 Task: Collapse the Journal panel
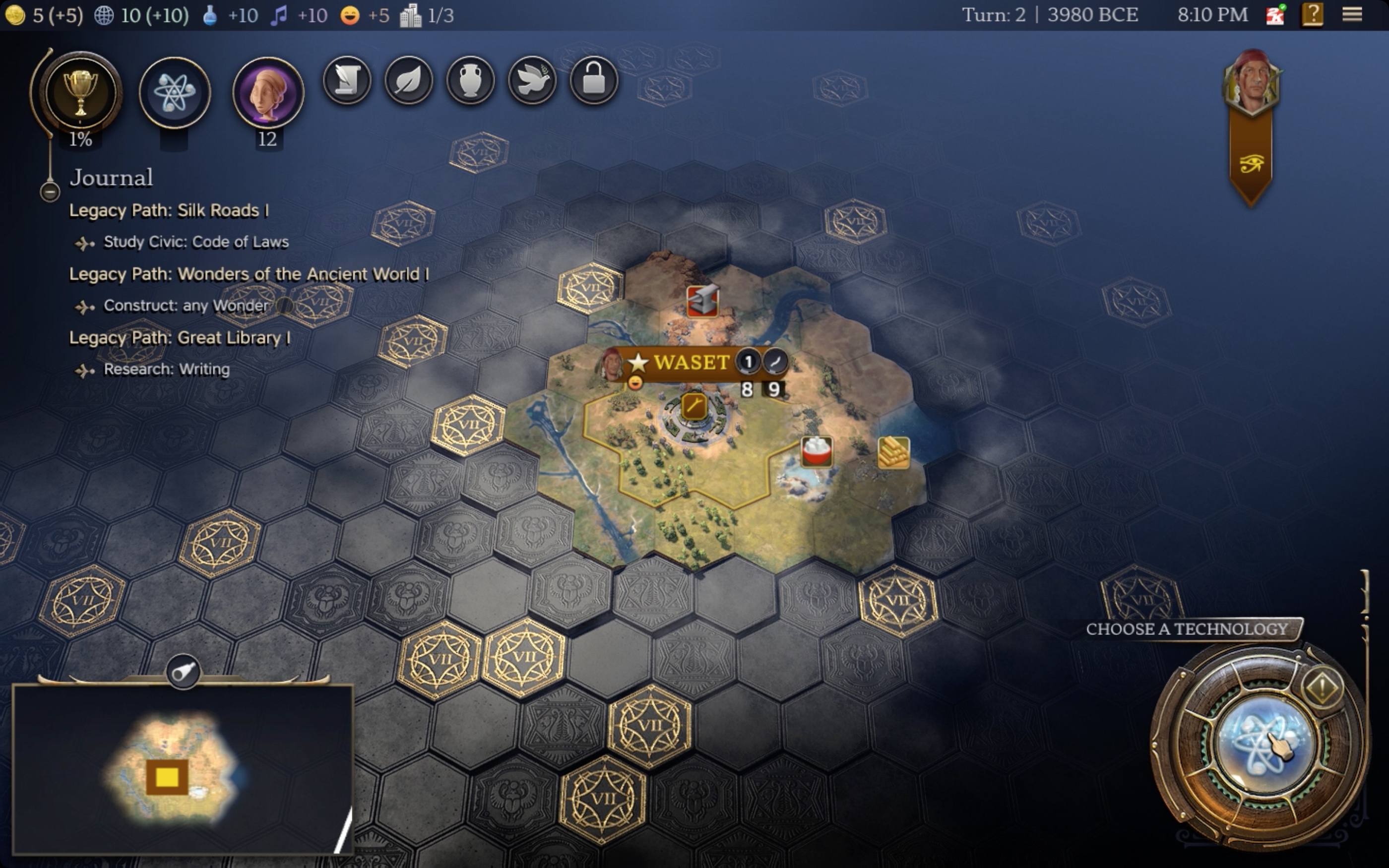(x=50, y=193)
